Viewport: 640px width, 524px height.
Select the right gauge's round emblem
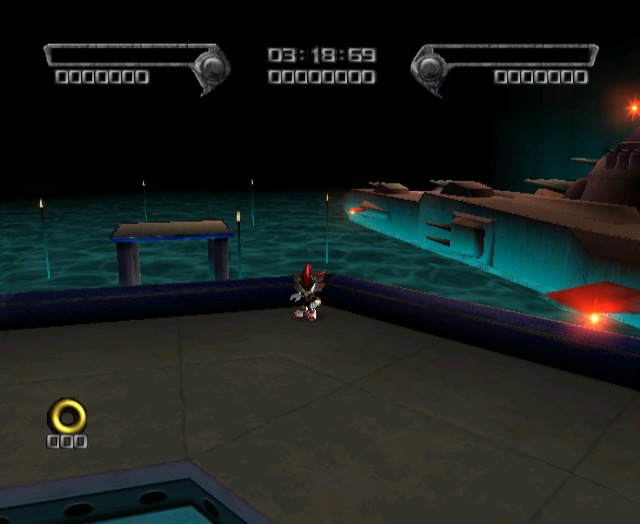[429, 68]
